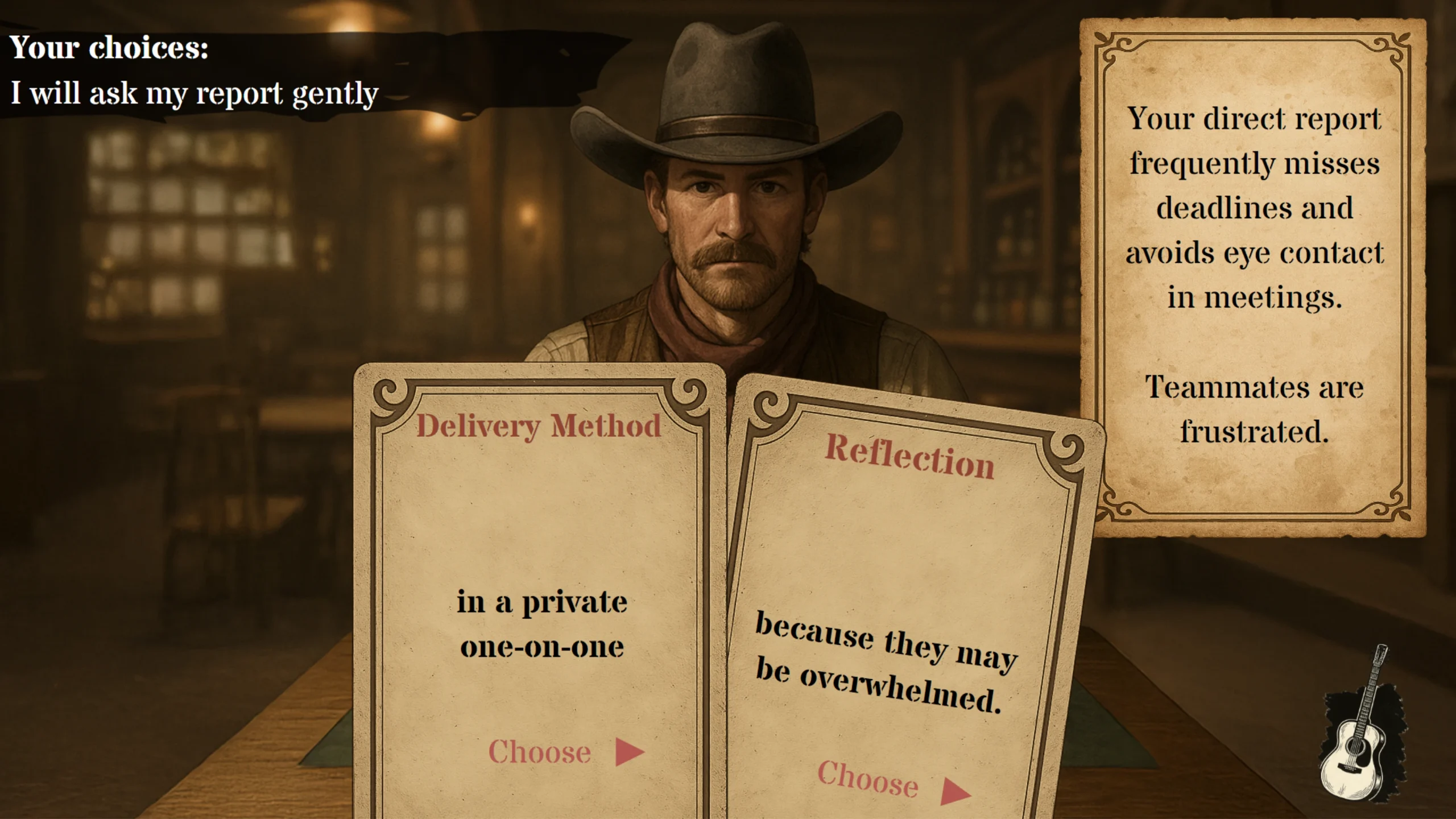Pick the 'because they may be overwhelmed' card
1456x819 pixels.
pyautogui.click(x=885, y=663)
